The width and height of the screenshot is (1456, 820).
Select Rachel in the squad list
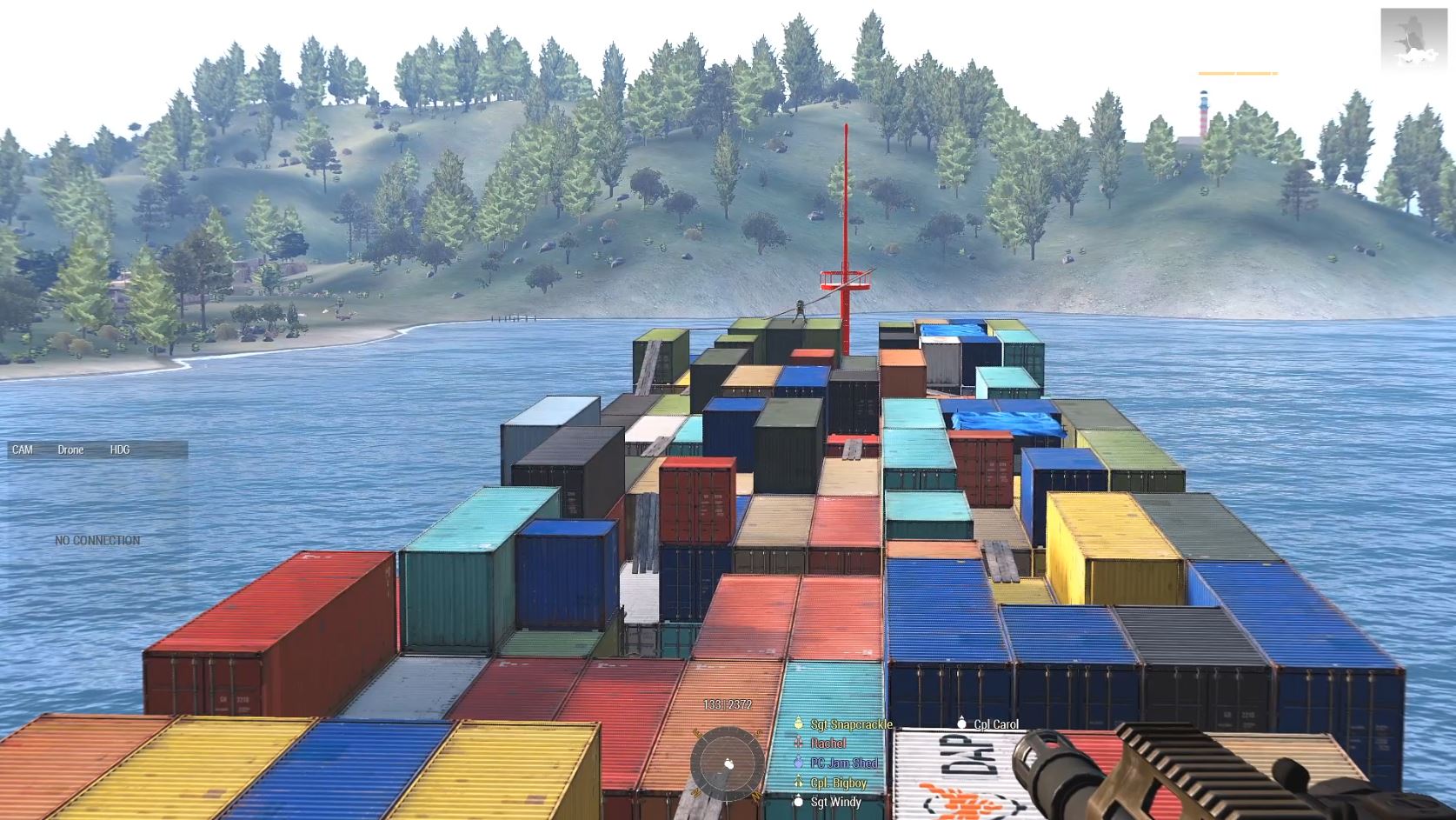(828, 743)
